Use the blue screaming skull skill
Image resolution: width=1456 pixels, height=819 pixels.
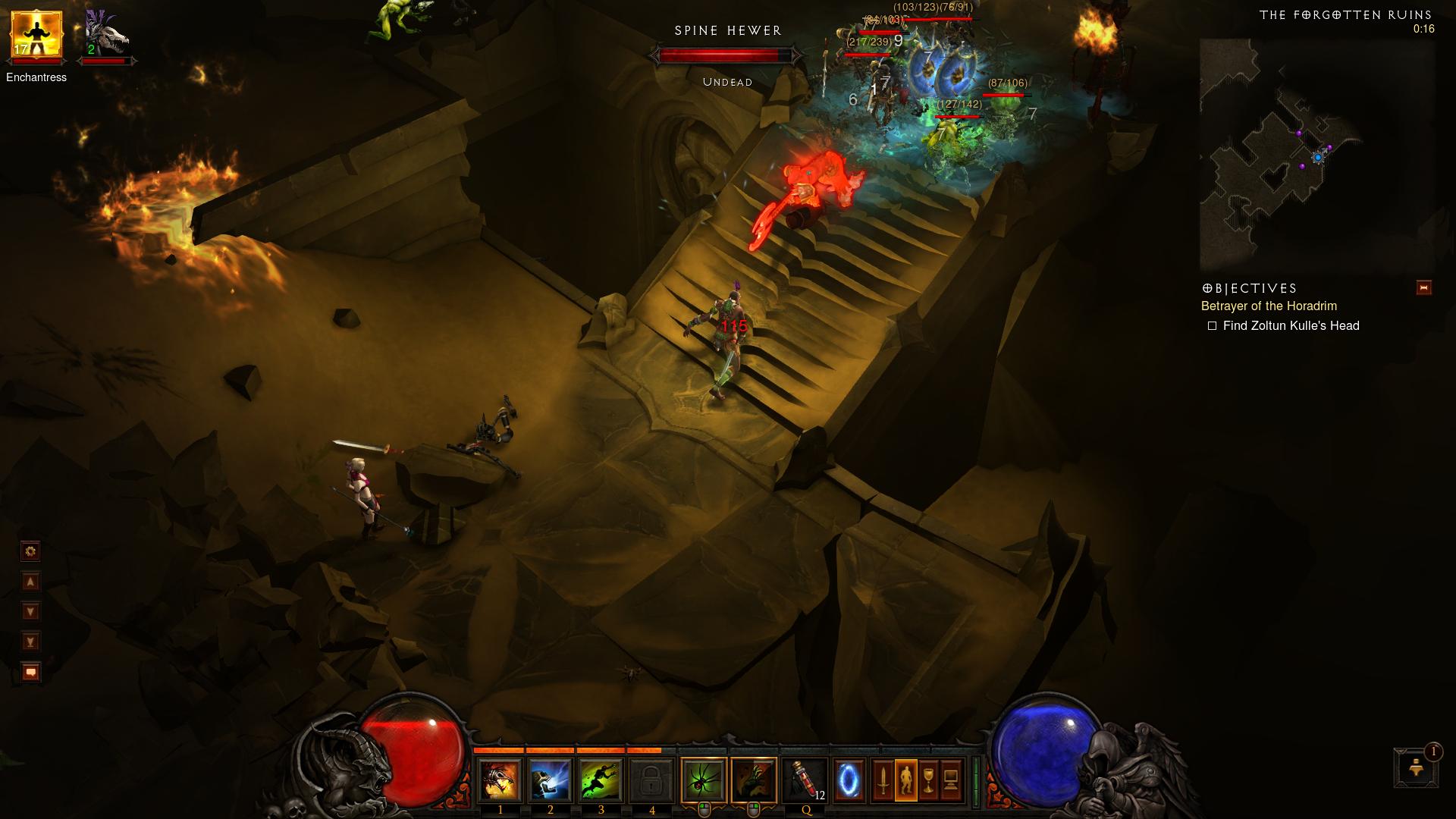(550, 780)
